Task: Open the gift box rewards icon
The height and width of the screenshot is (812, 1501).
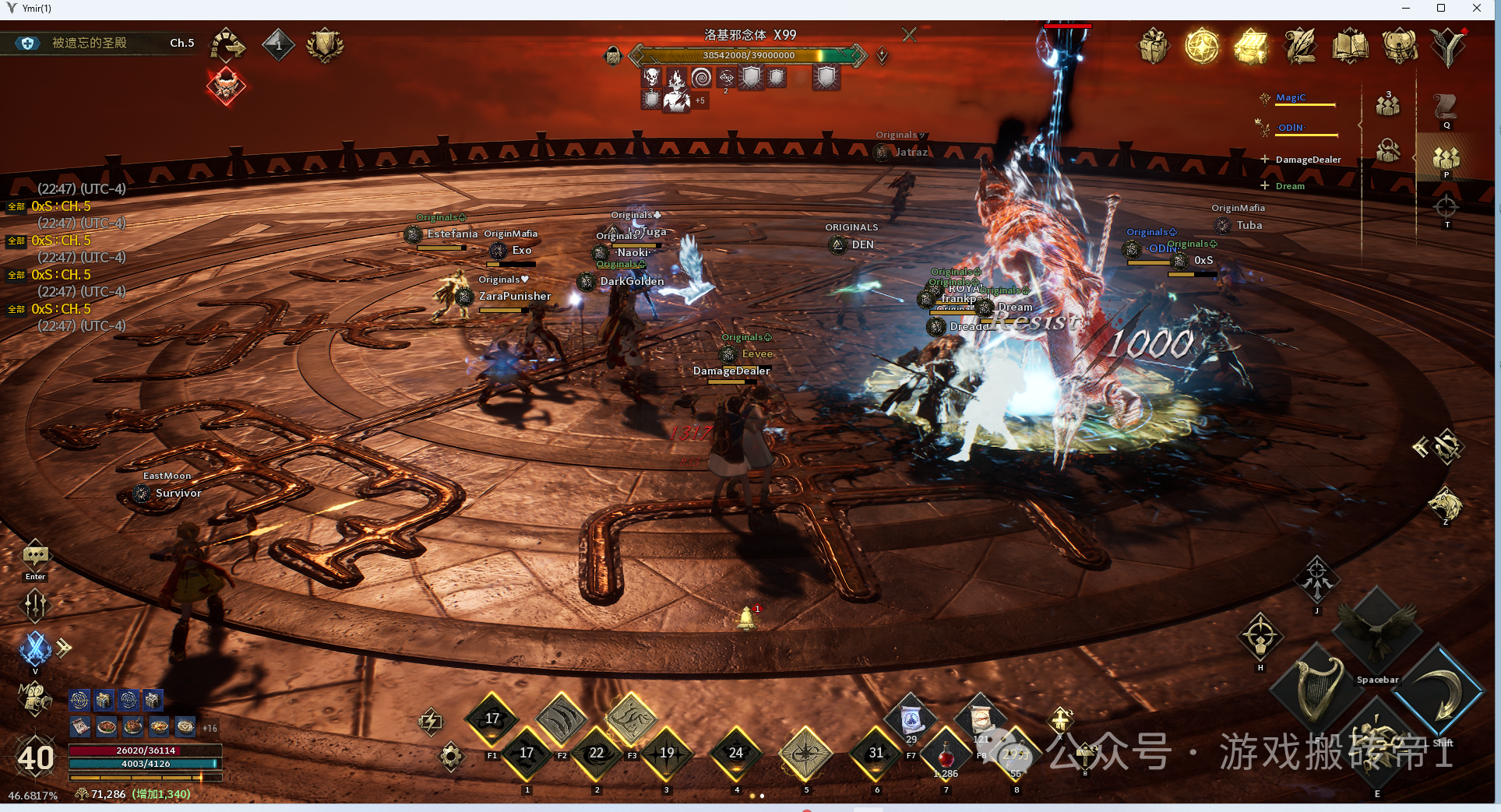Action: pyautogui.click(x=1153, y=46)
